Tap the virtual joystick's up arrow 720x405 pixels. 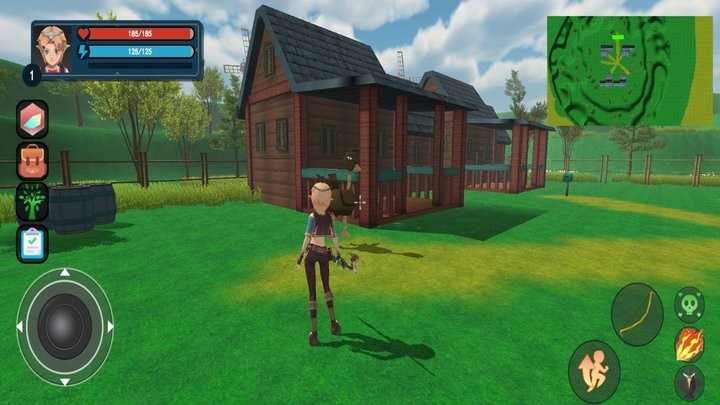[x=65, y=273]
